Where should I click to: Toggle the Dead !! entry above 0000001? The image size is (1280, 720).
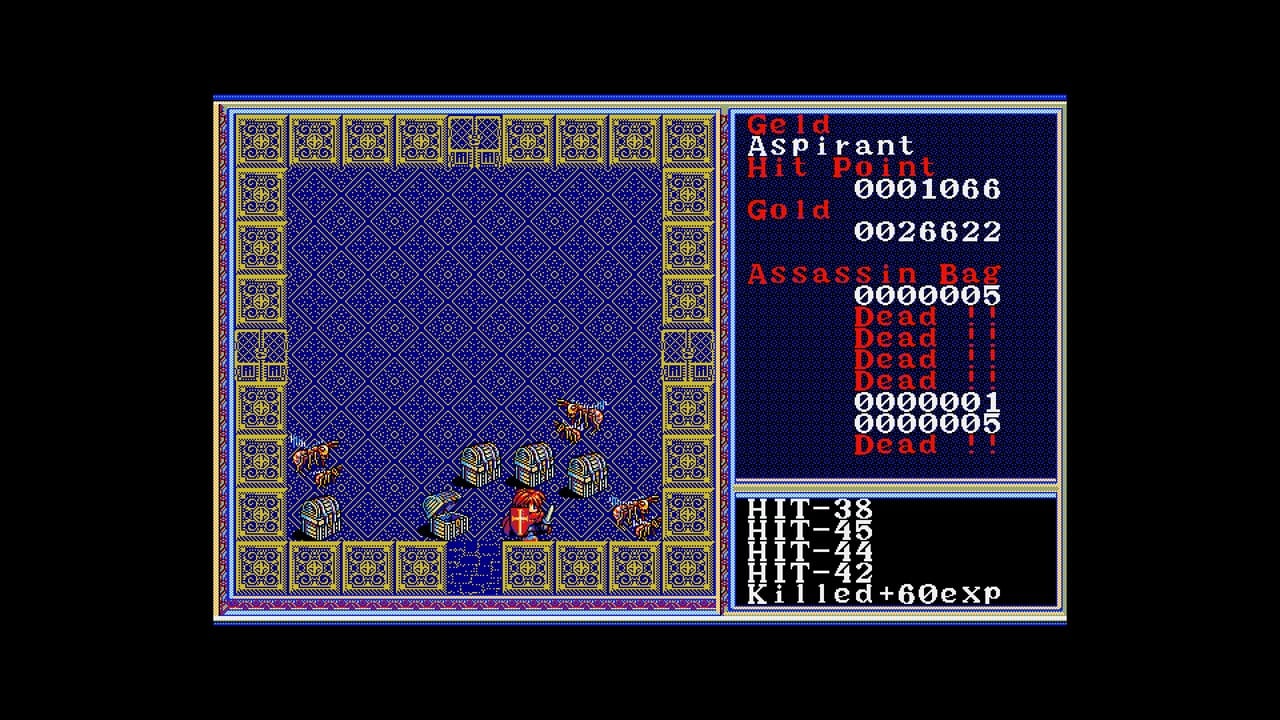click(x=893, y=380)
